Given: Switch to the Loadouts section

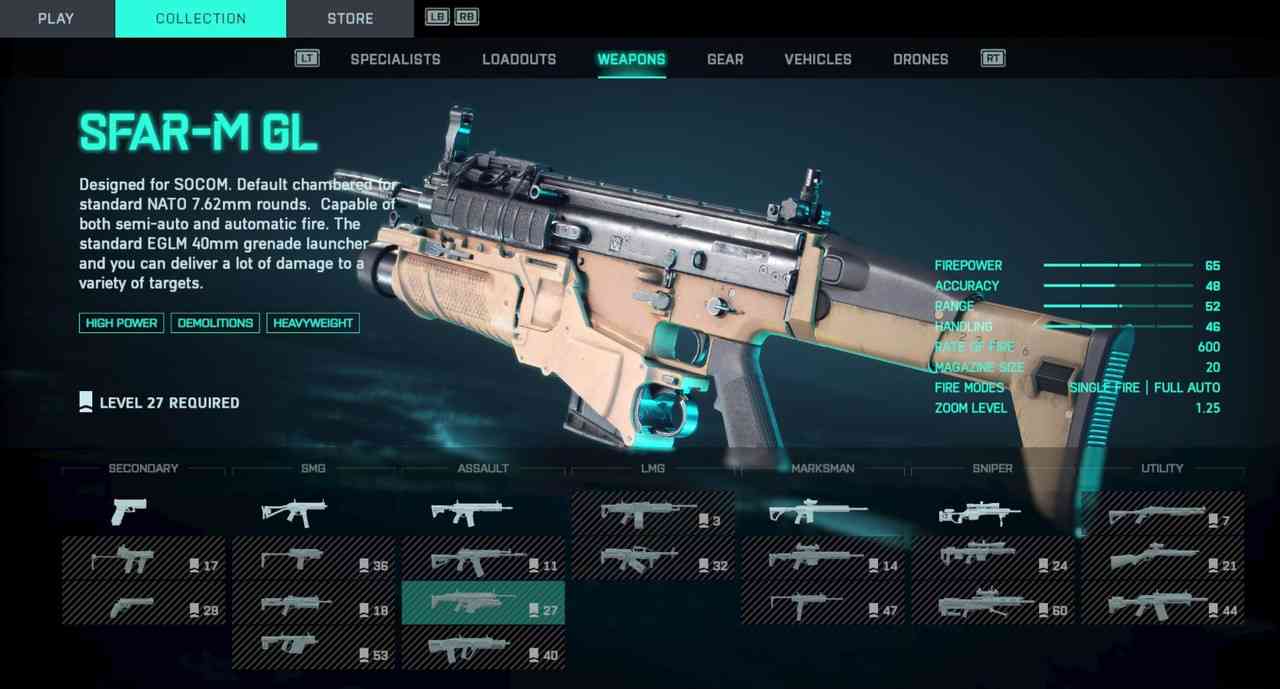Looking at the screenshot, I should pyautogui.click(x=519, y=59).
